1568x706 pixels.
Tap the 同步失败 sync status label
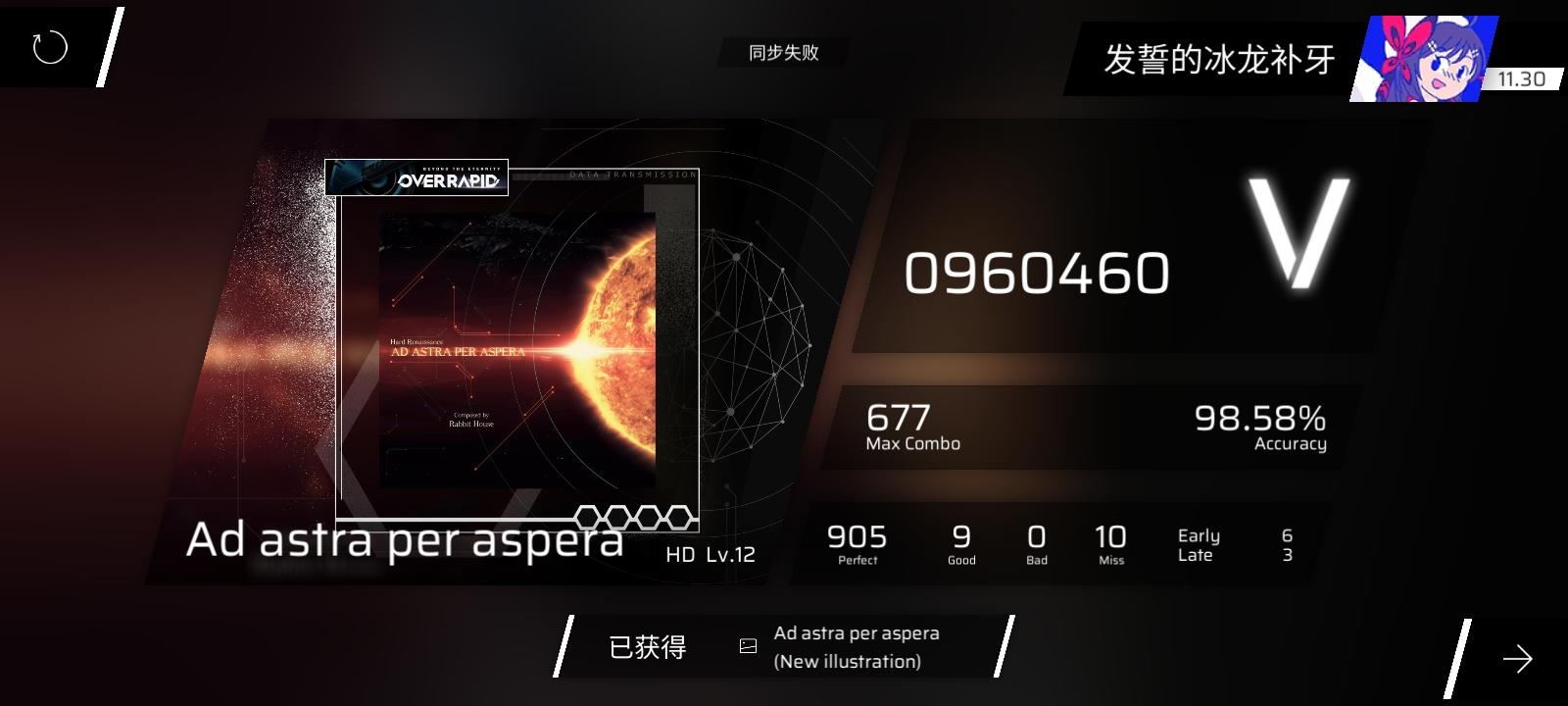tap(784, 52)
